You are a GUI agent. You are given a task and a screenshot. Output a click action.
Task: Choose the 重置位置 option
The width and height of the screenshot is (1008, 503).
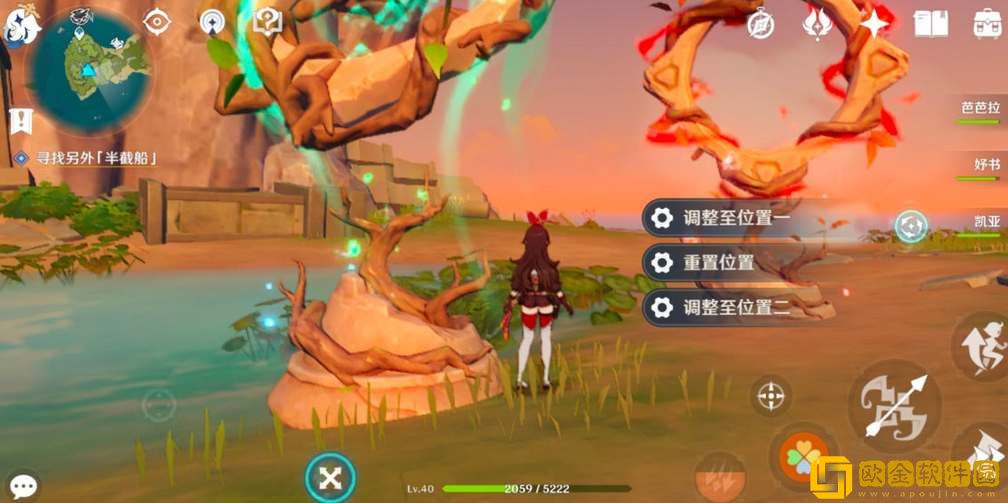pos(718,263)
